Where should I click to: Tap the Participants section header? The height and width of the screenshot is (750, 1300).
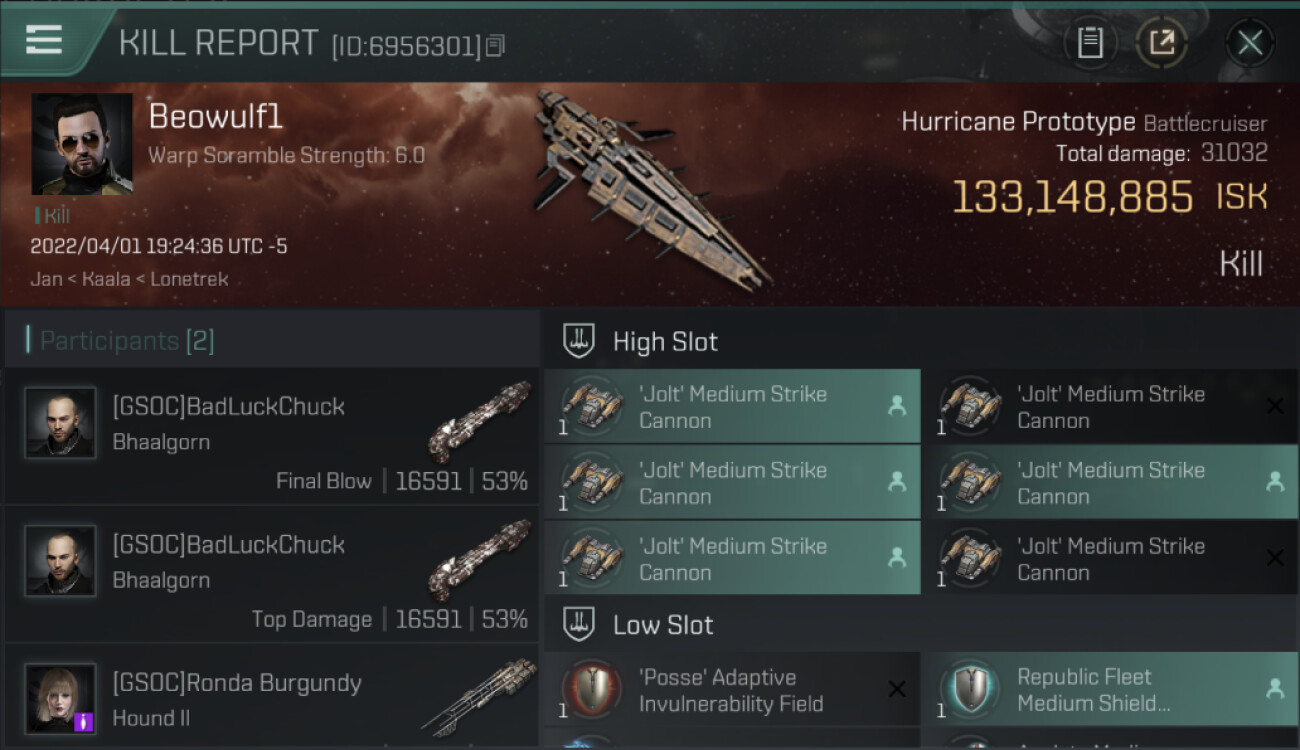127,341
